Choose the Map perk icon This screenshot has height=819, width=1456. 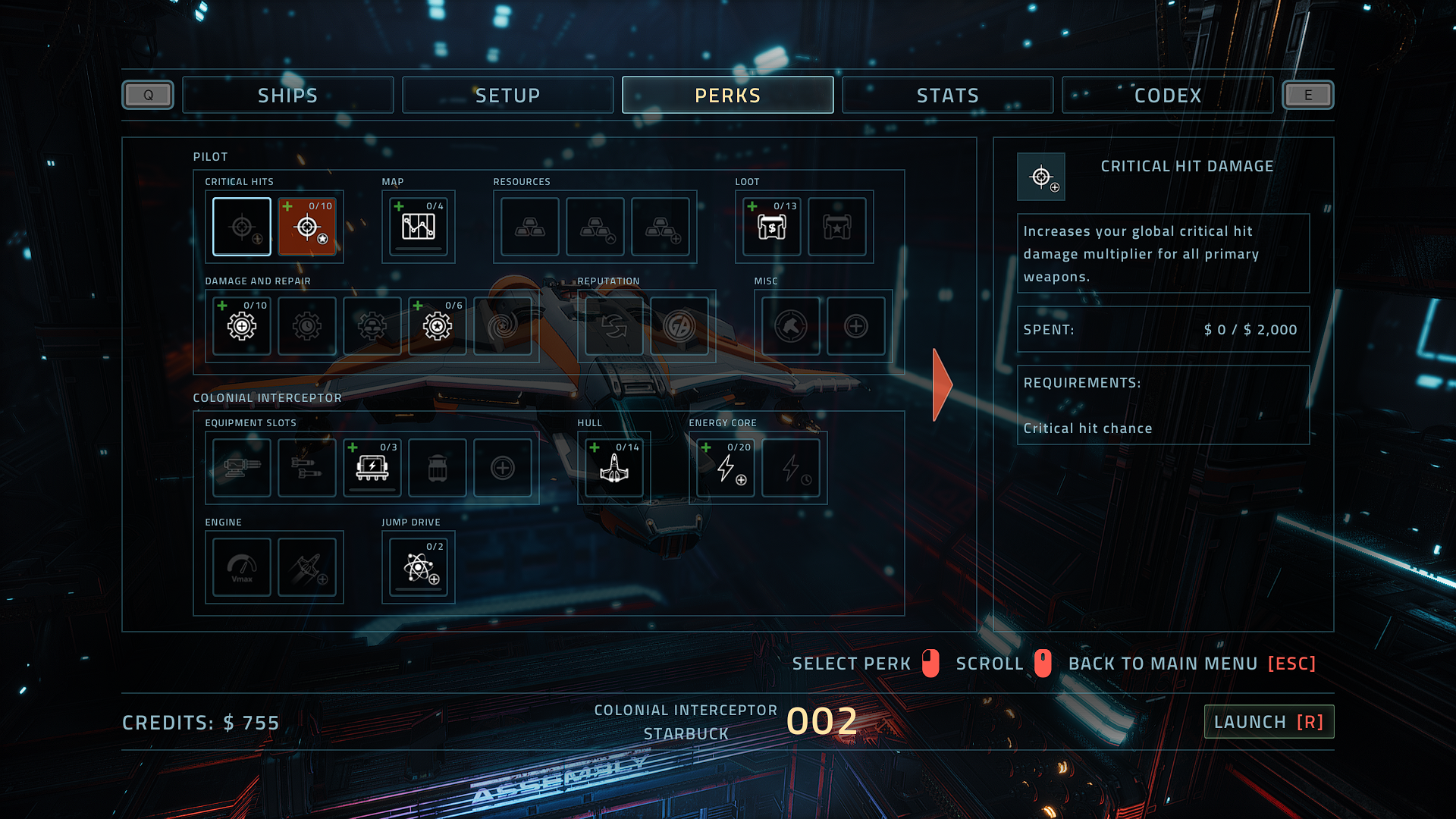click(419, 227)
